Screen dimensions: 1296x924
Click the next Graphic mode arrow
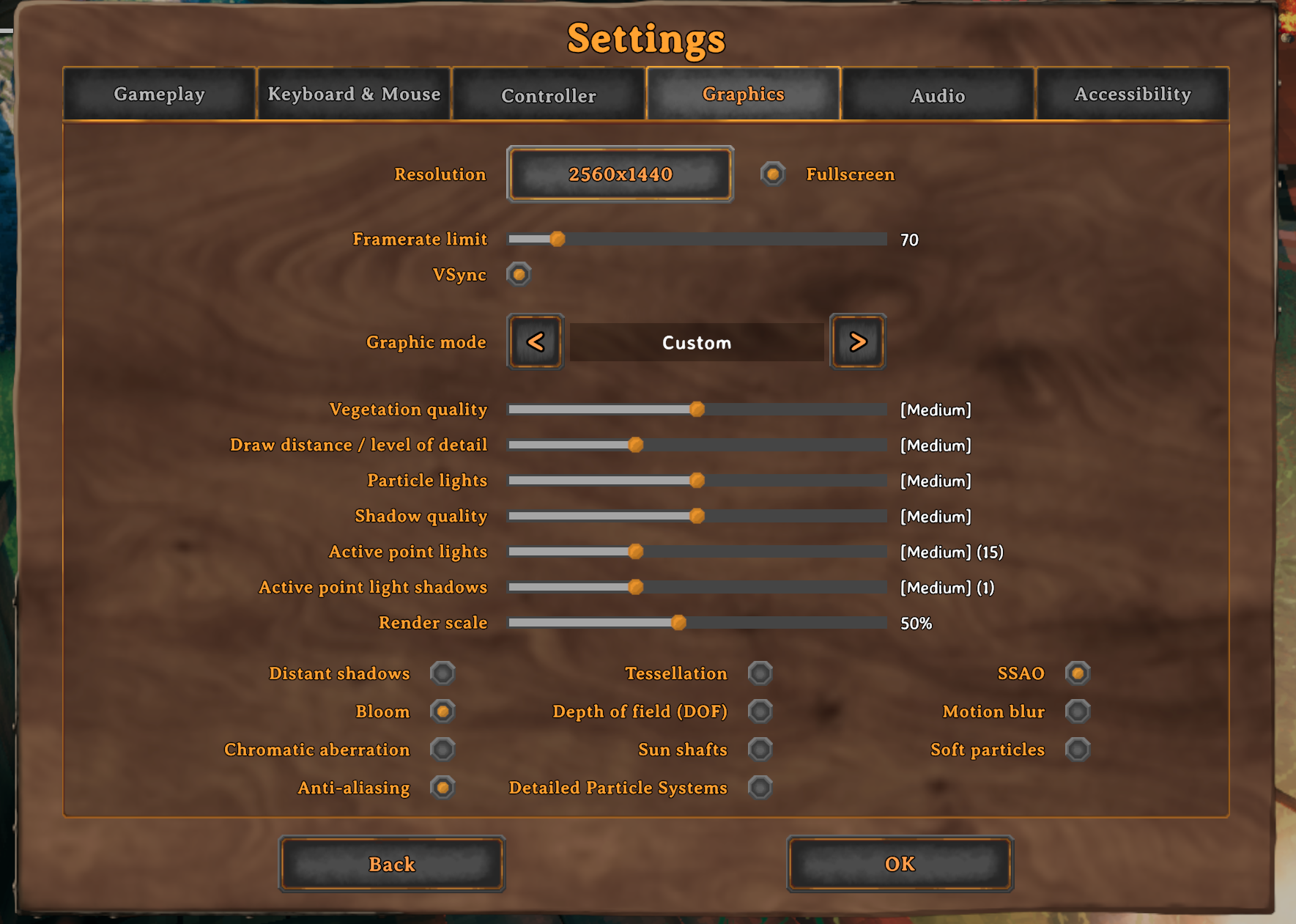(x=857, y=341)
